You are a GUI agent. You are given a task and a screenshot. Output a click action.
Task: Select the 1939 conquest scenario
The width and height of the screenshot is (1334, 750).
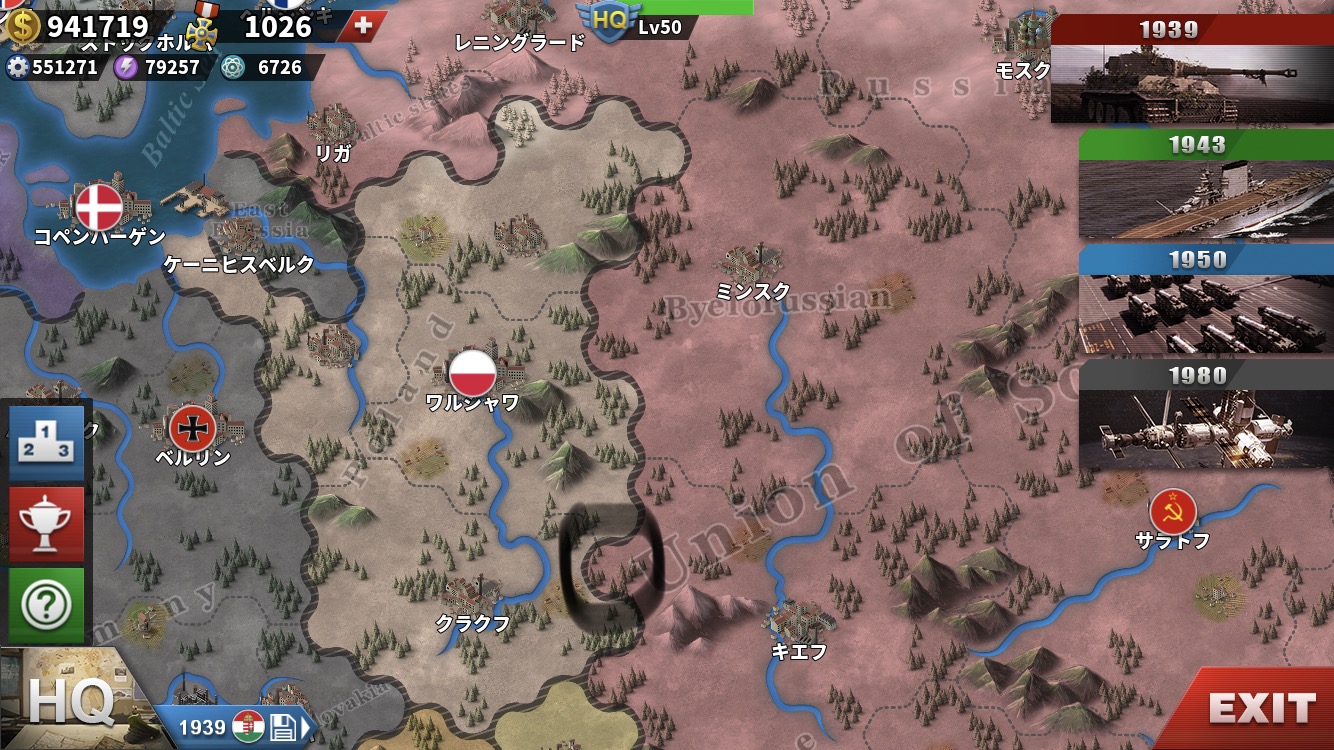1190,70
